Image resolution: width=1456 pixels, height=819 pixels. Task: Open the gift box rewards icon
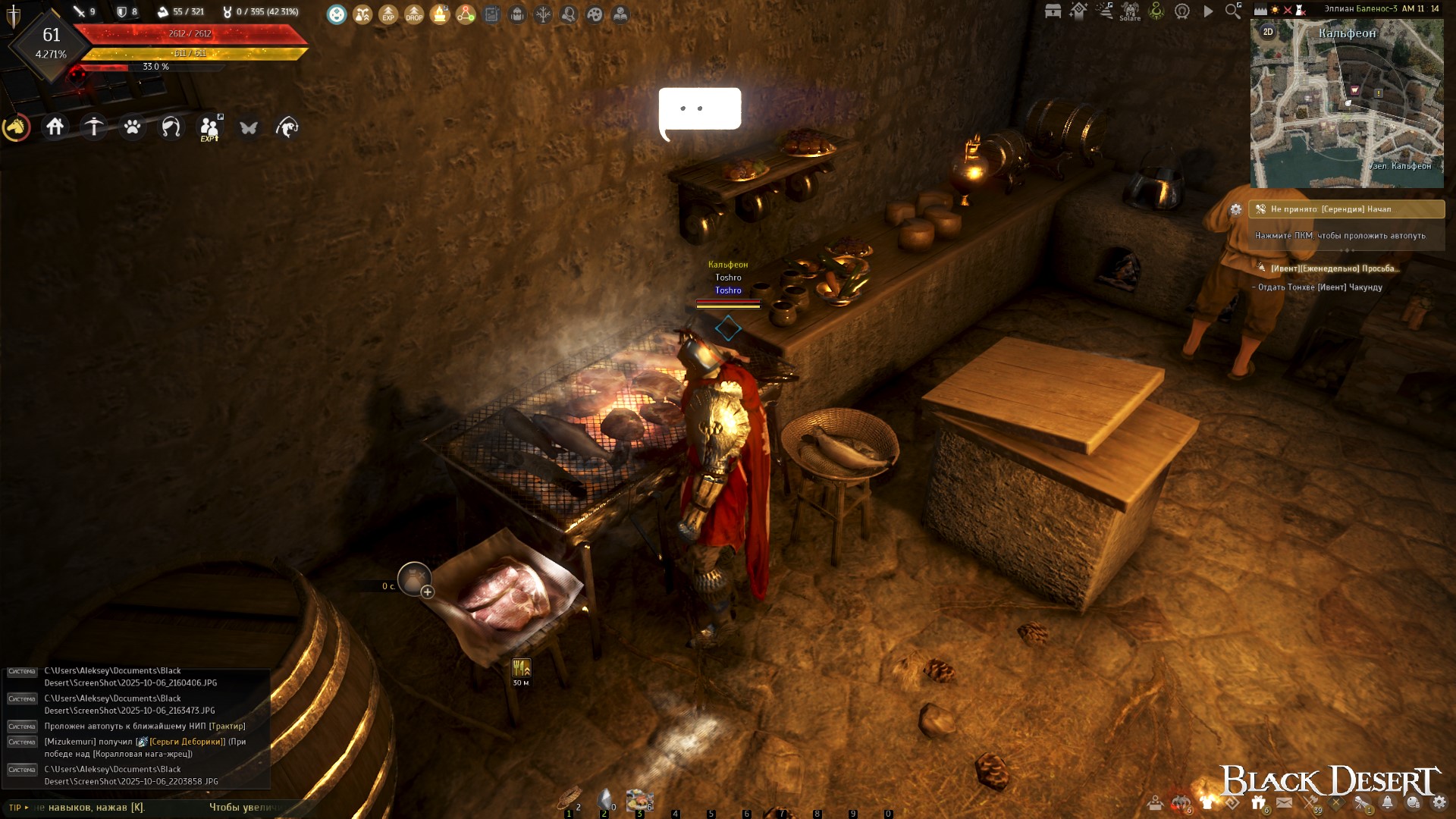click(1259, 802)
